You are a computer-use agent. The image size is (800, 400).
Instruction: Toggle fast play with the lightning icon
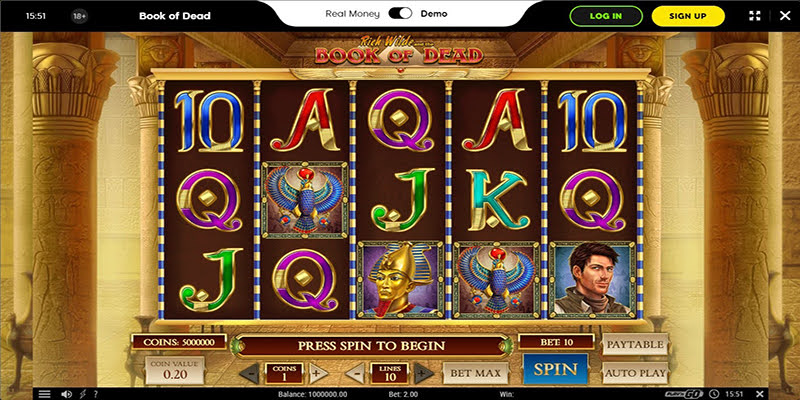[84, 394]
